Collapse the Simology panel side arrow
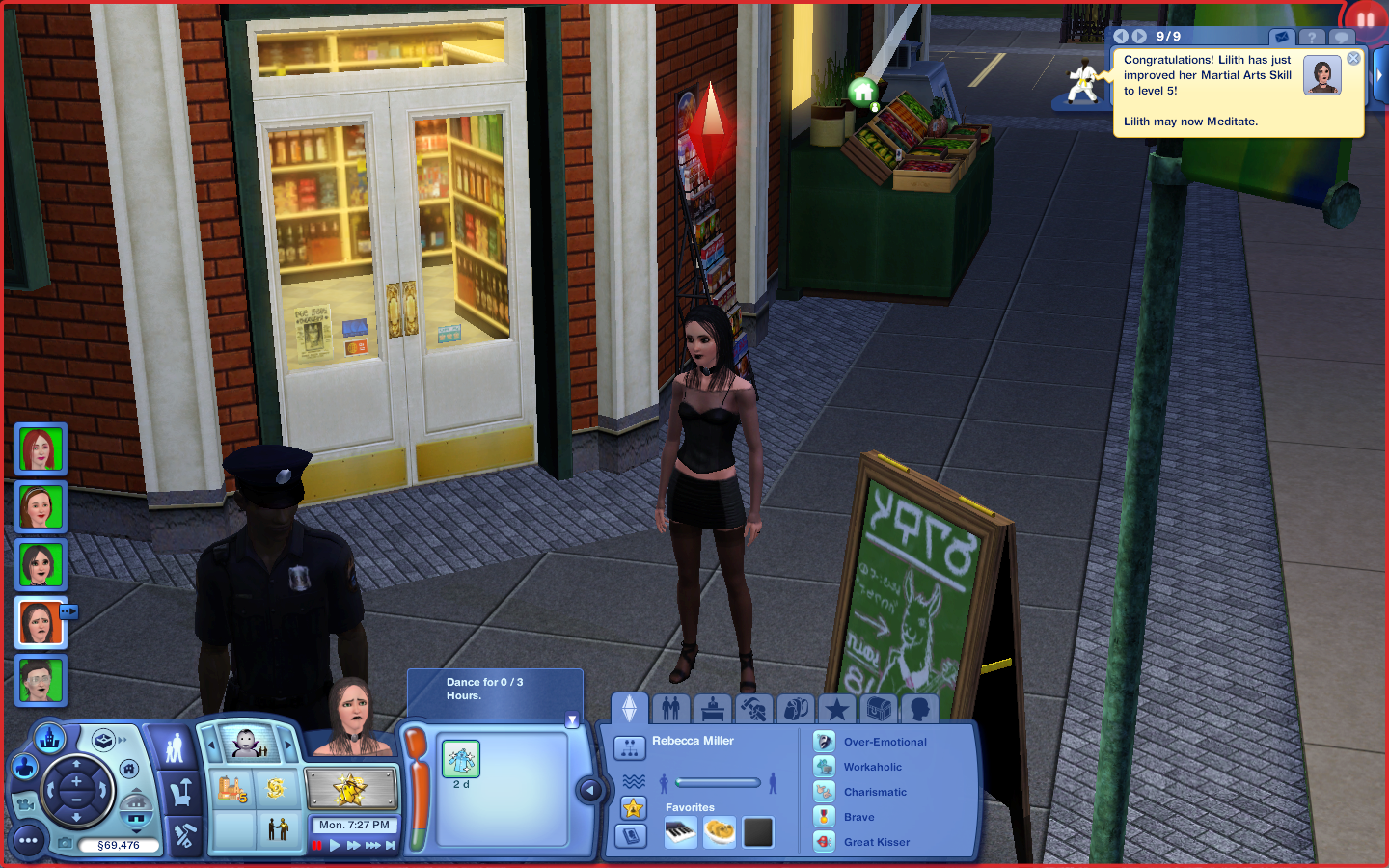 pos(590,790)
